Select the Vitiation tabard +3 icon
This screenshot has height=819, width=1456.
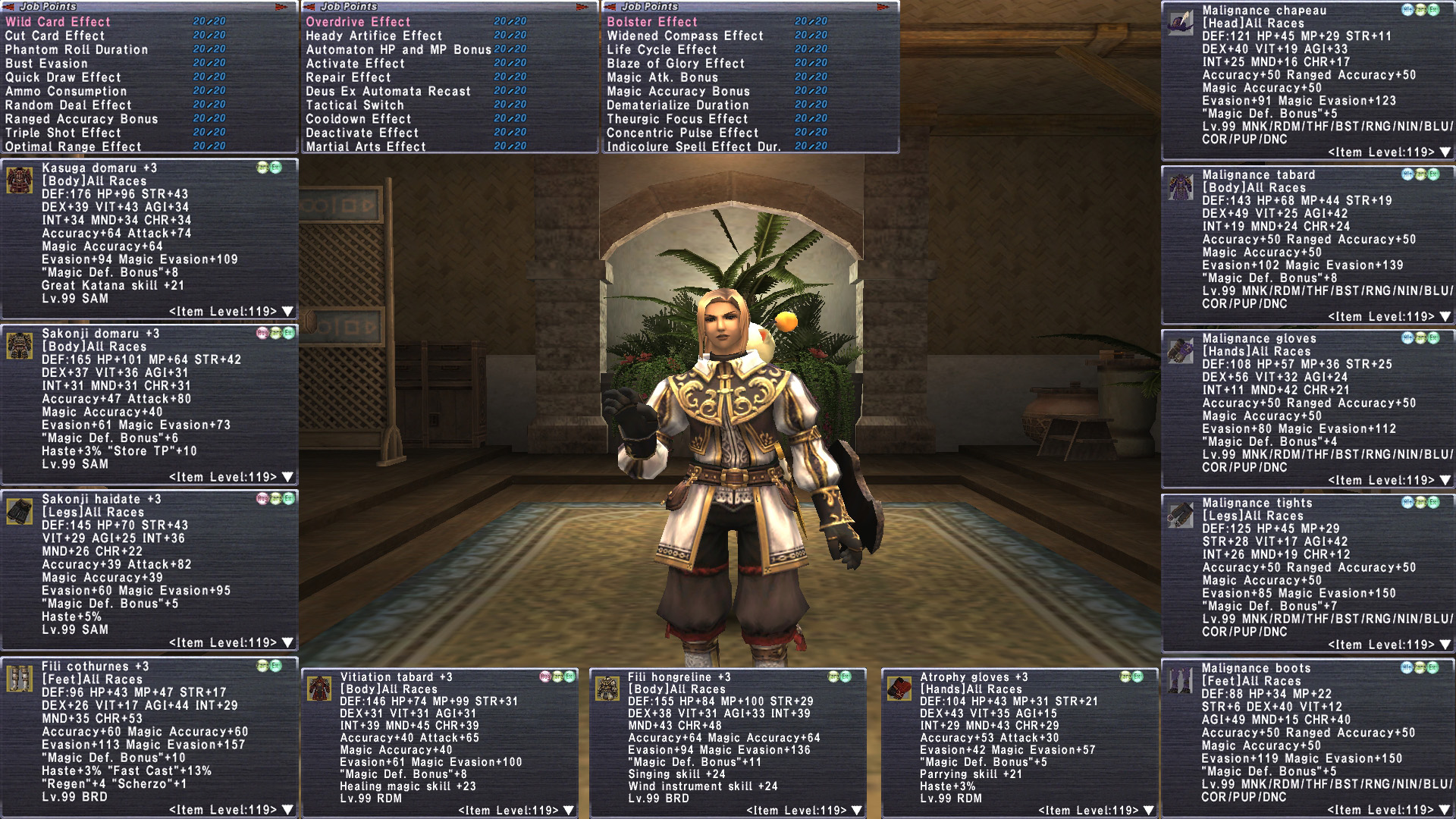click(319, 689)
